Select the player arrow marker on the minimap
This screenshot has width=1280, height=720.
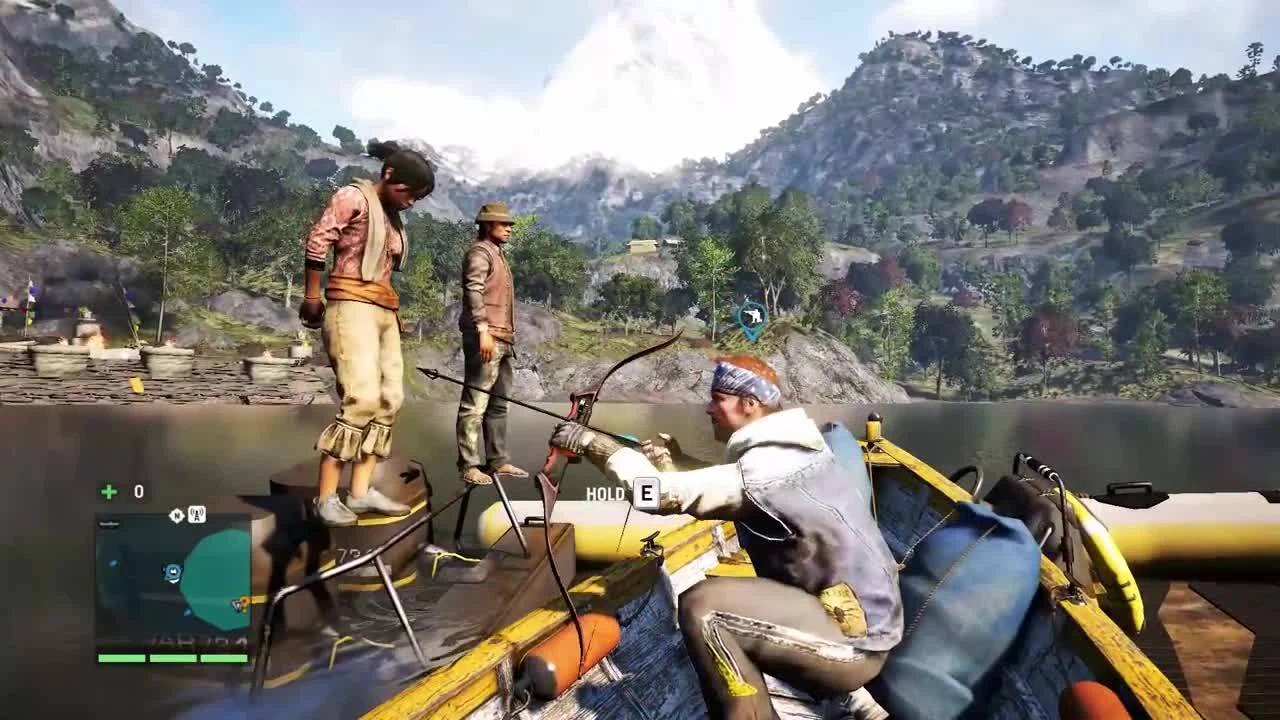(x=172, y=571)
